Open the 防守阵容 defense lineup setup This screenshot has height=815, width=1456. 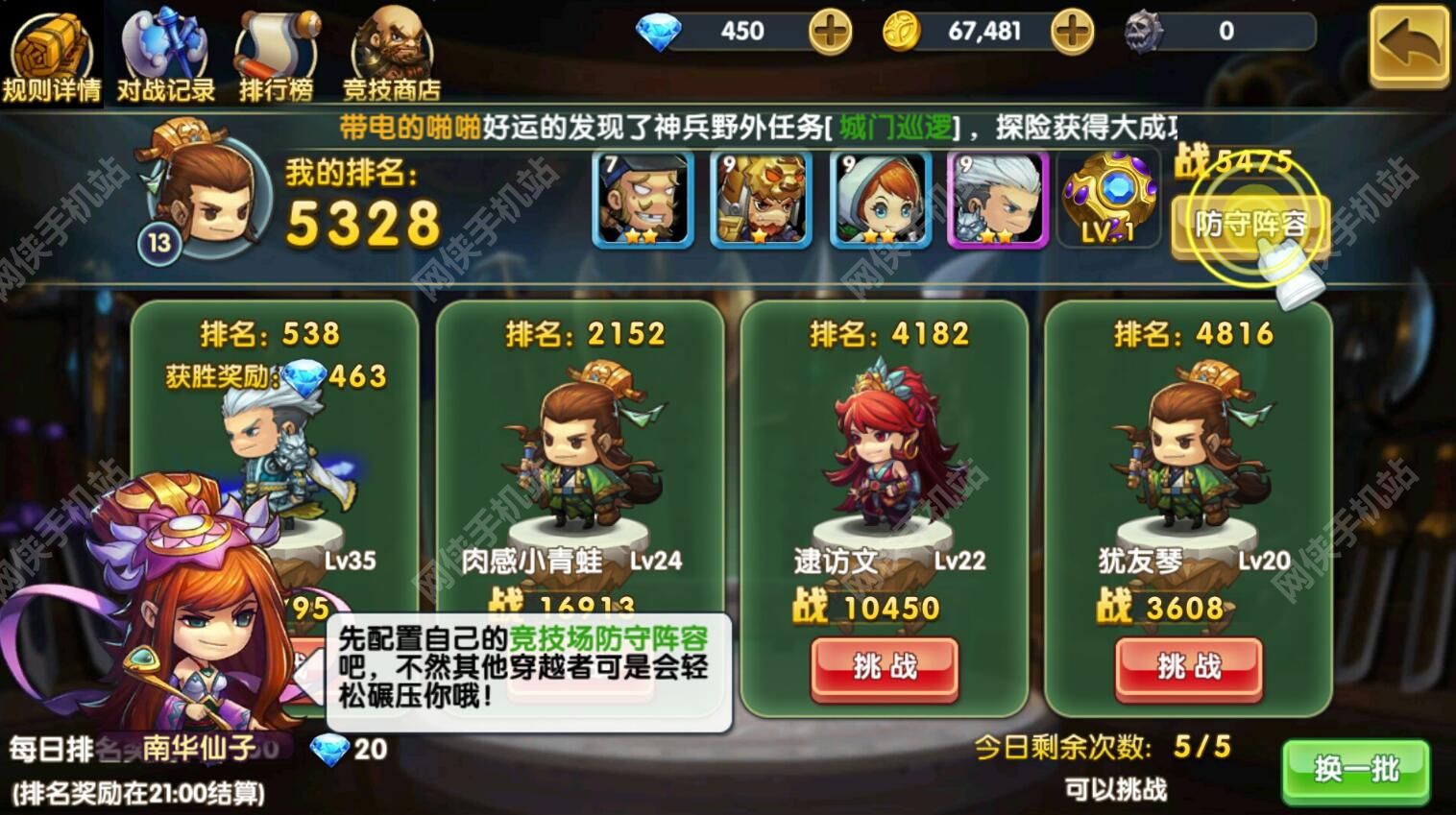pyautogui.click(x=1249, y=223)
